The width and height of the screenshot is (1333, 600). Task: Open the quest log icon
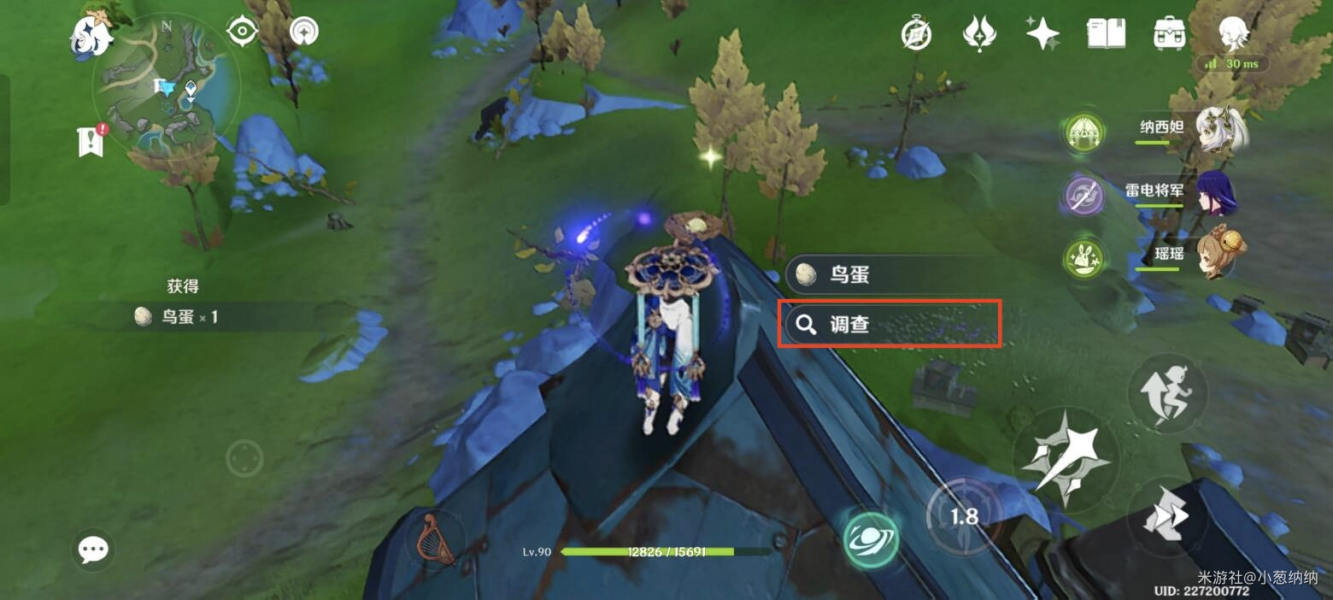90,141
